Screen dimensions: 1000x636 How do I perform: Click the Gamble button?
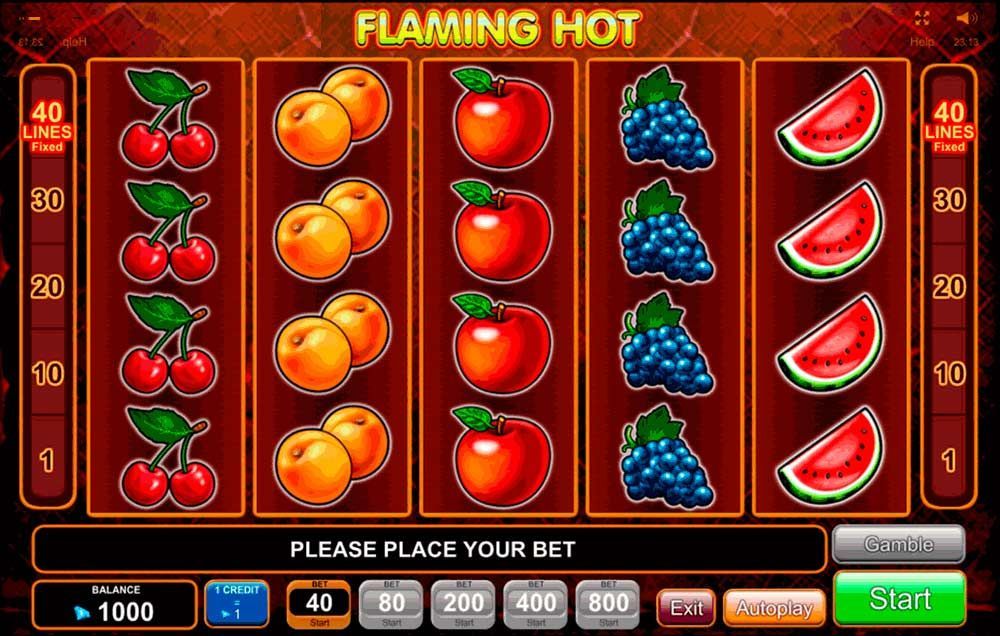tap(898, 545)
